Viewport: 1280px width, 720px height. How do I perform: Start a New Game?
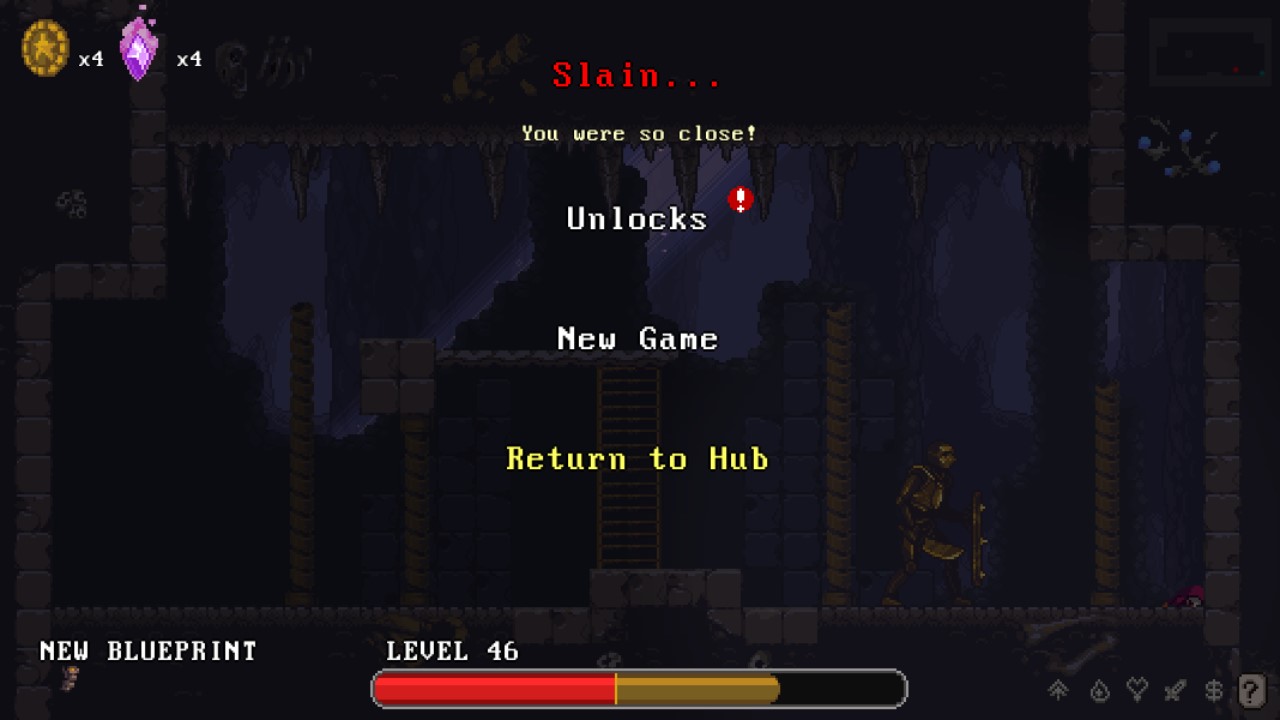[637, 338]
